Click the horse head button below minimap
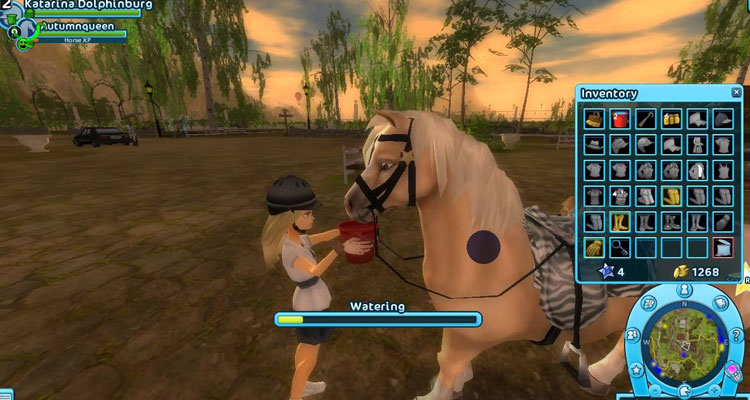The height and width of the screenshot is (400, 750). pos(684,393)
